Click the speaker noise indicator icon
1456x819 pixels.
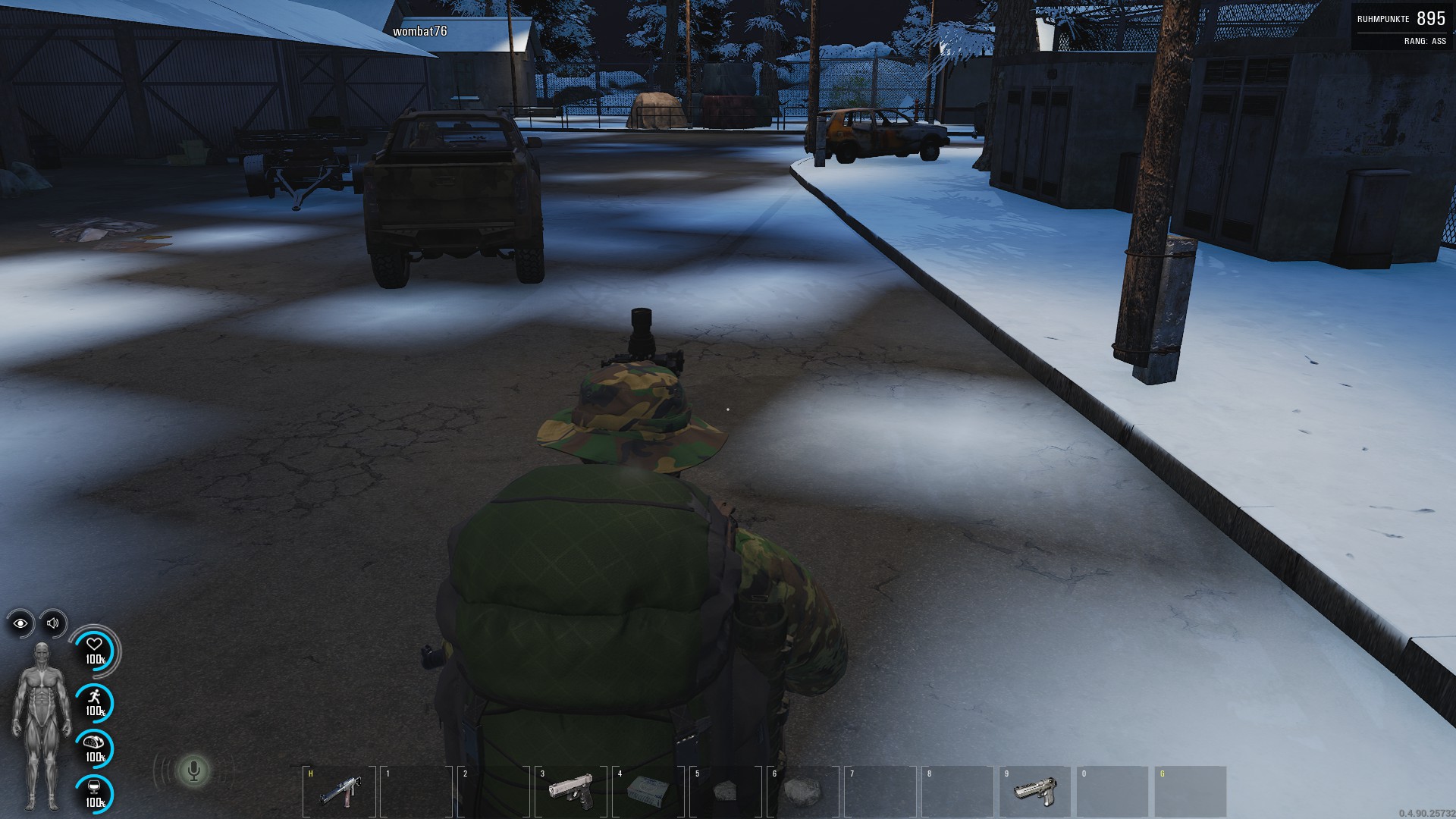click(53, 623)
